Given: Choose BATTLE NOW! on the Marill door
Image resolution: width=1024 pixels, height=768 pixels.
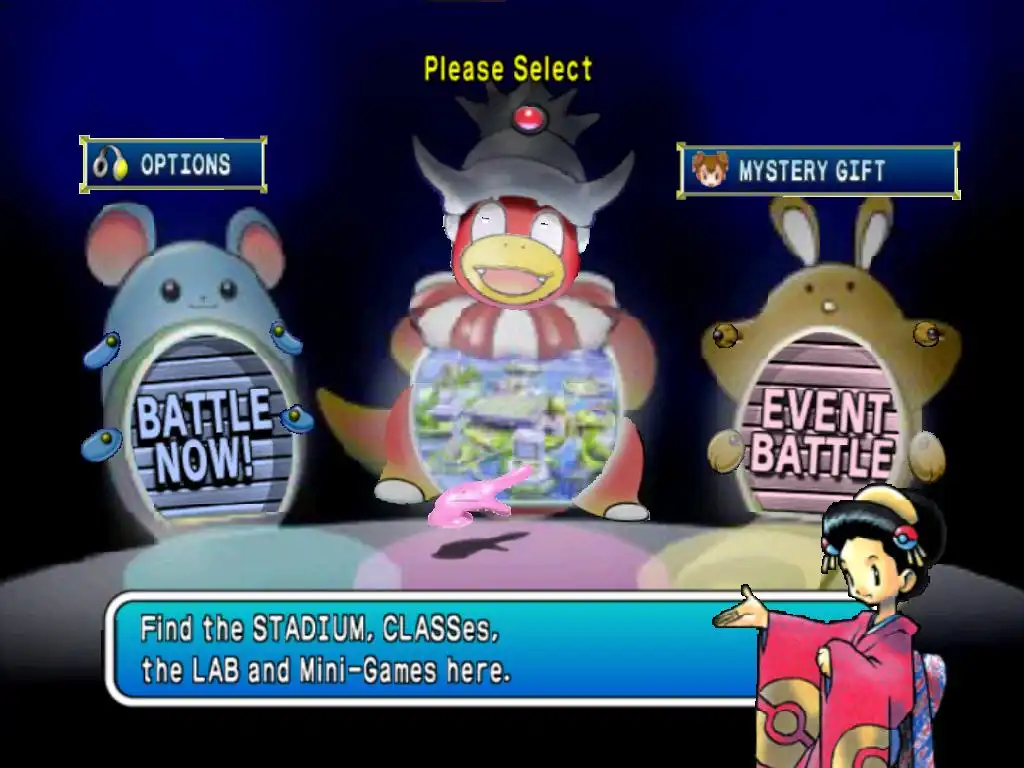Looking at the screenshot, I should (204, 434).
